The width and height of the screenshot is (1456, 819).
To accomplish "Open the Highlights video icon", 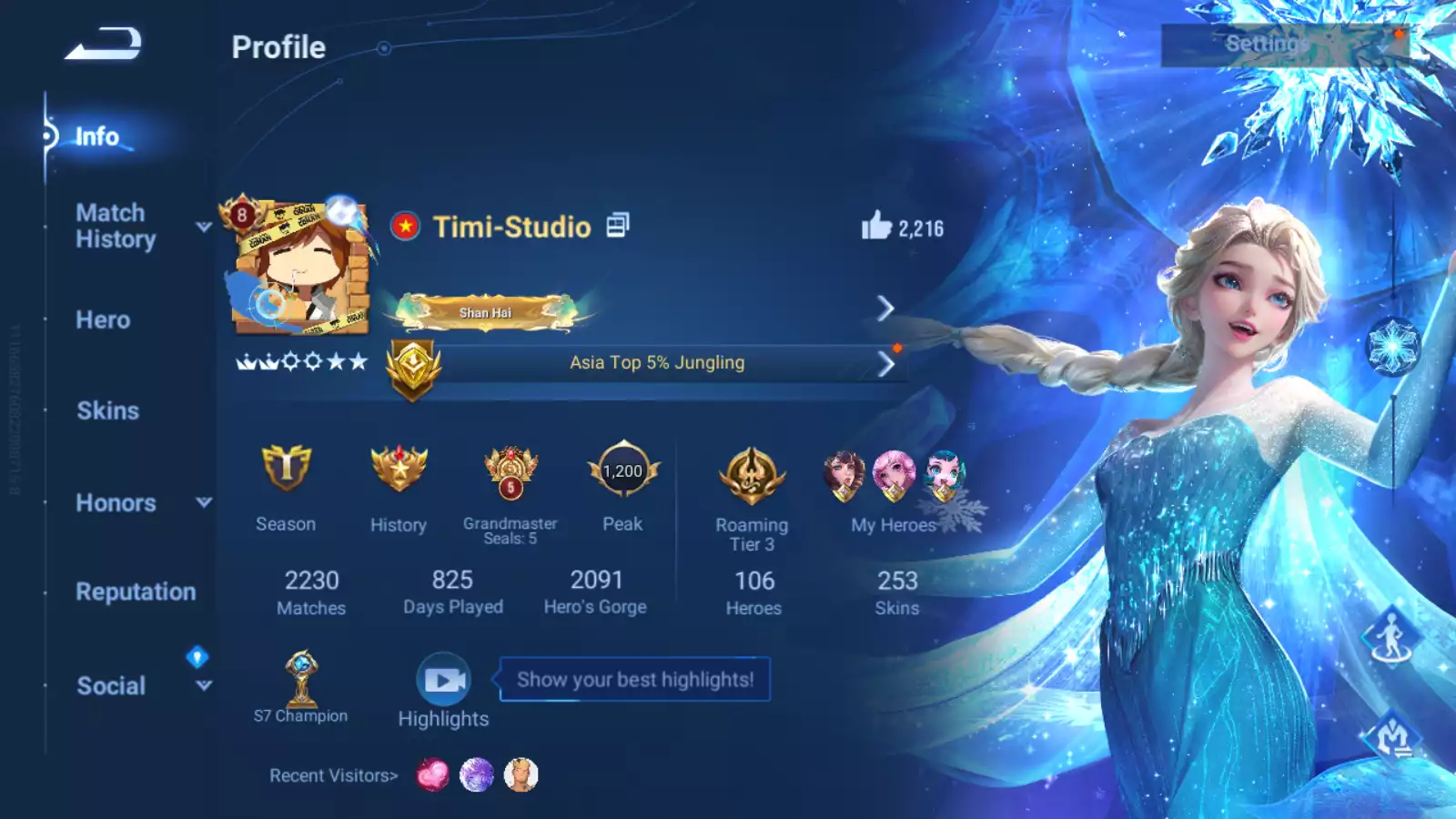I will (x=443, y=680).
